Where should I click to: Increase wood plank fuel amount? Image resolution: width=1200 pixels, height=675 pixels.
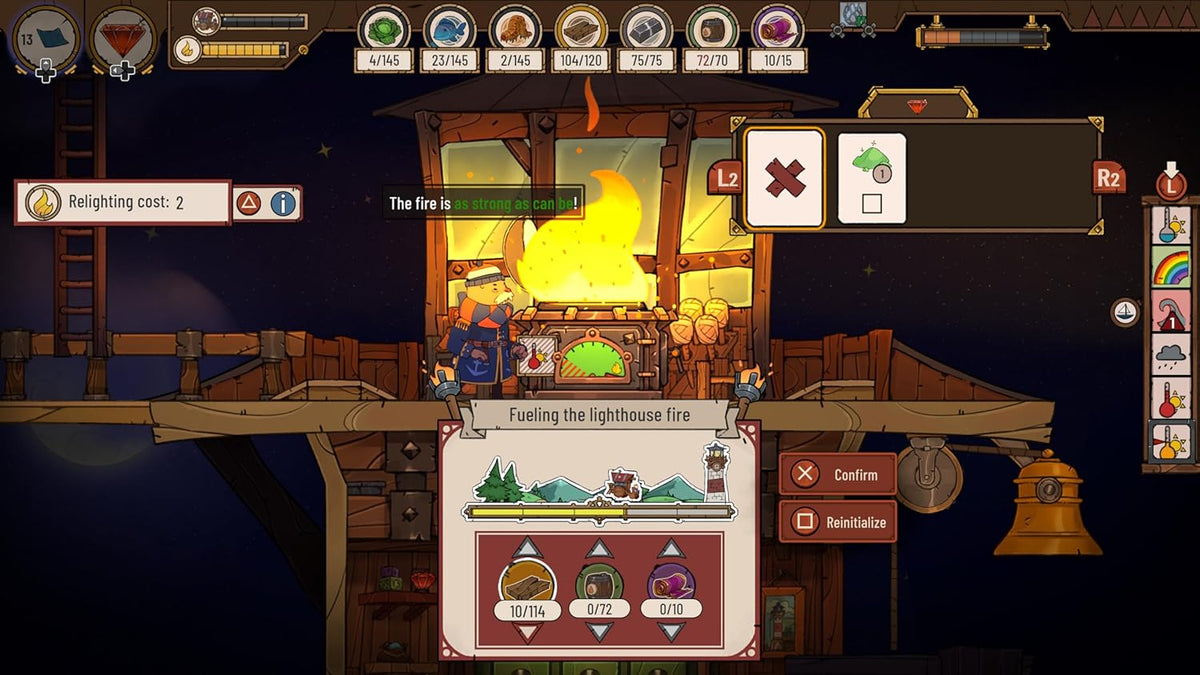tap(527, 548)
